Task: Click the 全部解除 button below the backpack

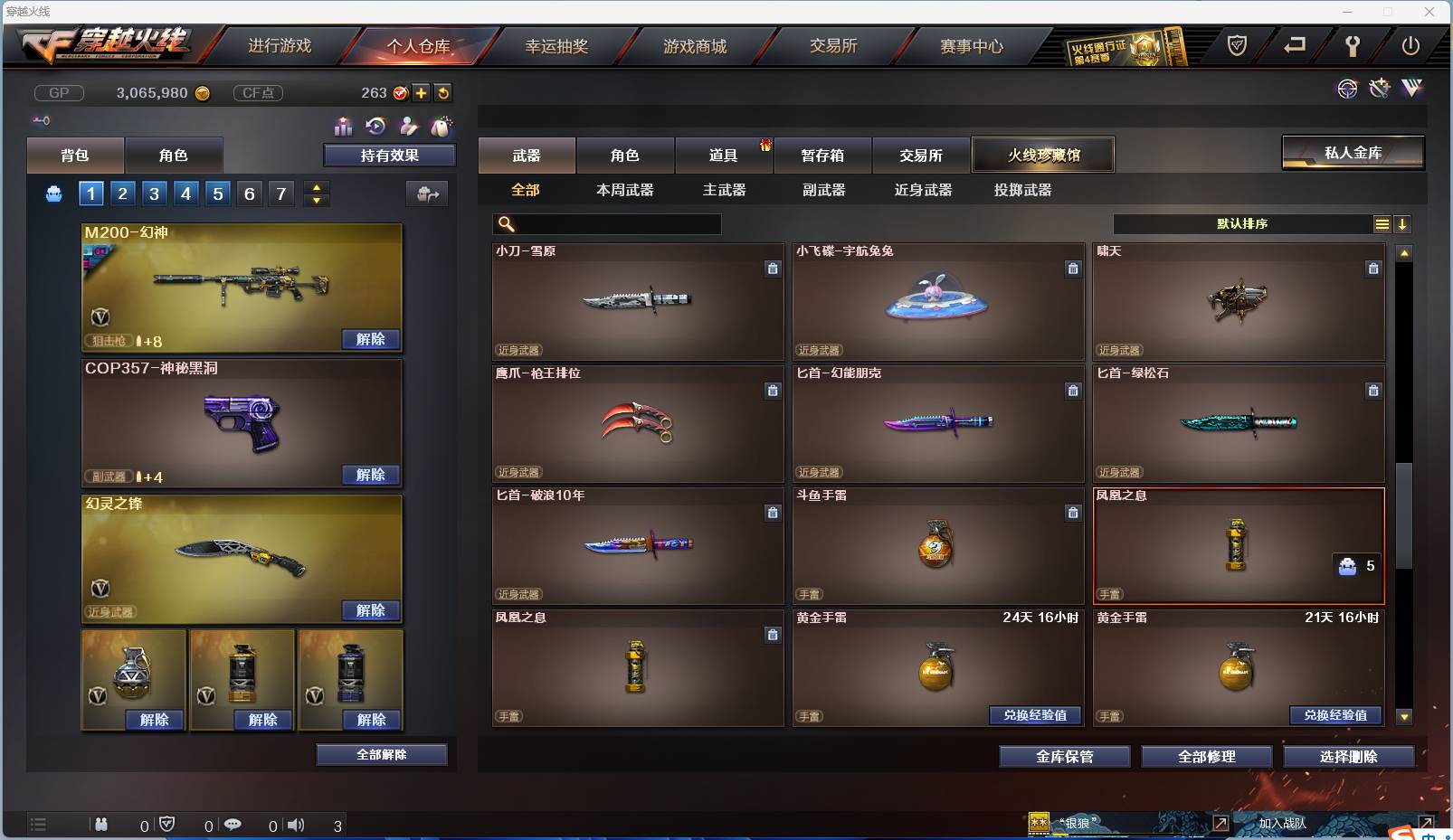Action: [382, 754]
